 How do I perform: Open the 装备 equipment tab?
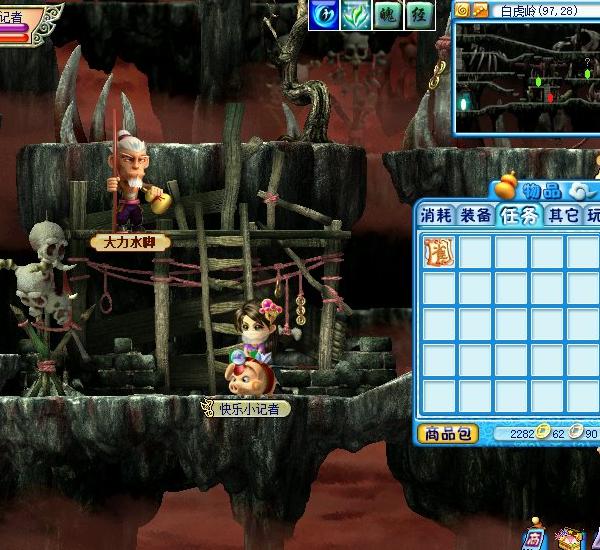475,215
